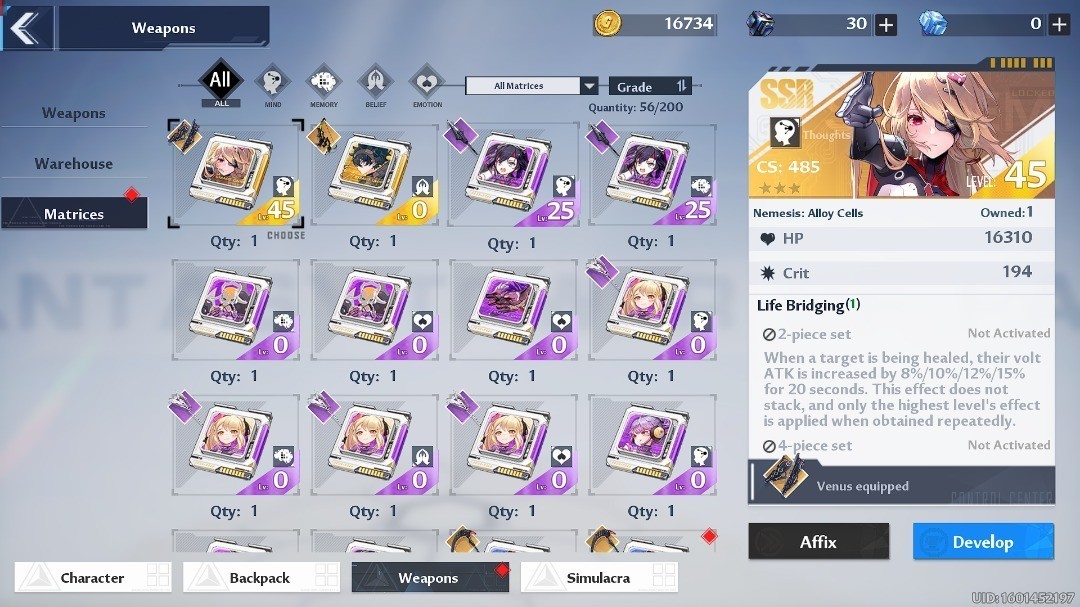
Task: Filter matrices by Mind type
Action: tap(273, 84)
